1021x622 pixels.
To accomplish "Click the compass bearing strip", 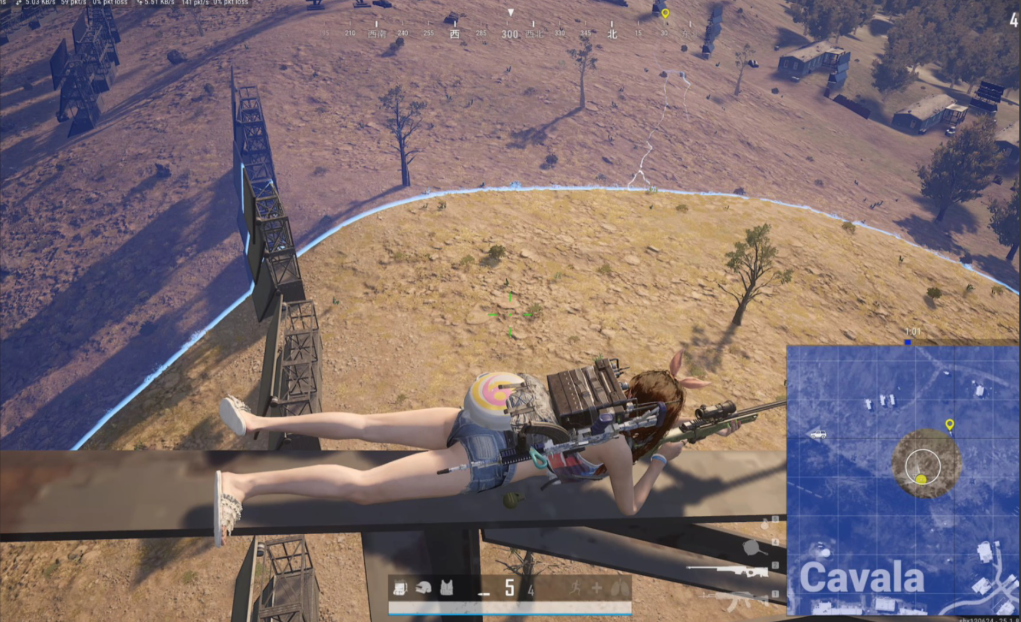I will click(x=510, y=33).
